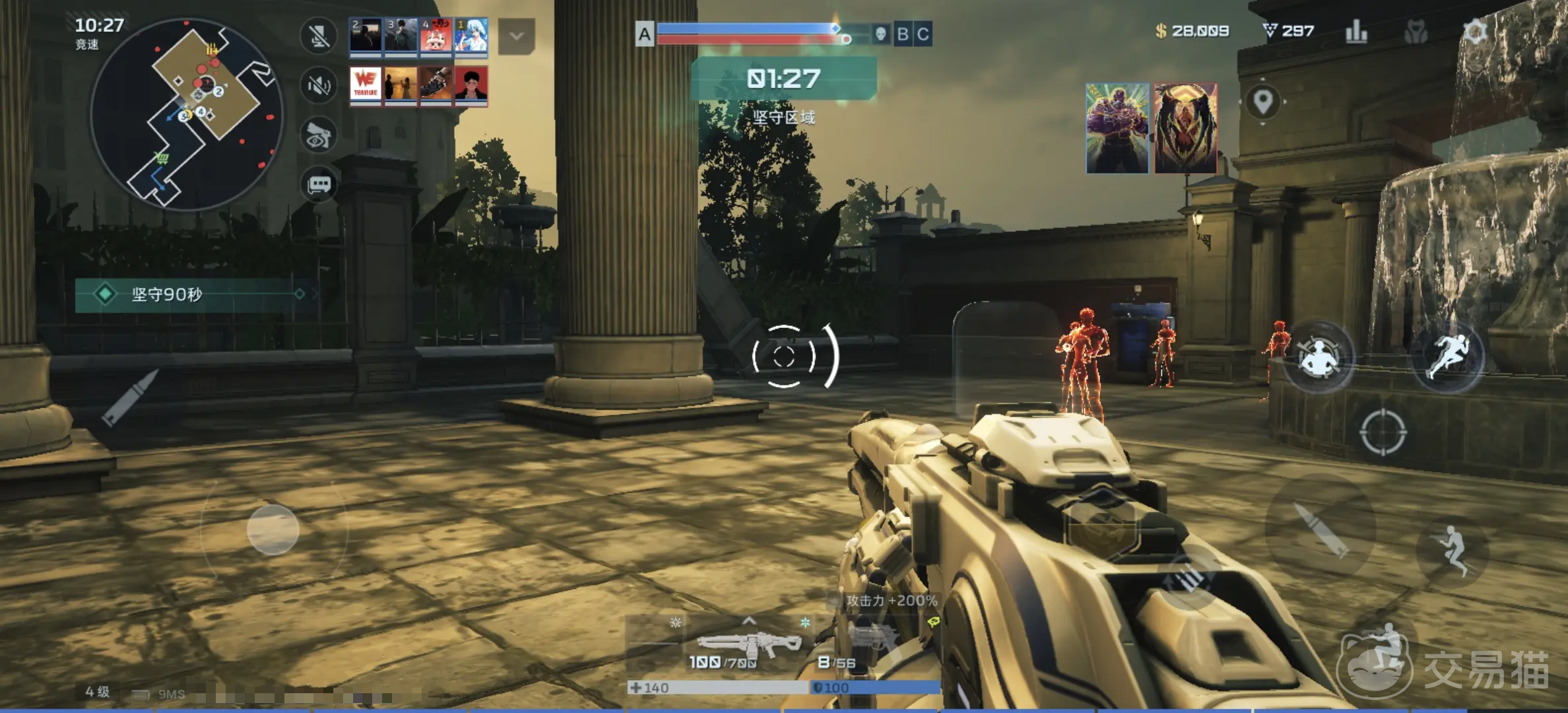Activate the sprint running-man button

[1447, 356]
